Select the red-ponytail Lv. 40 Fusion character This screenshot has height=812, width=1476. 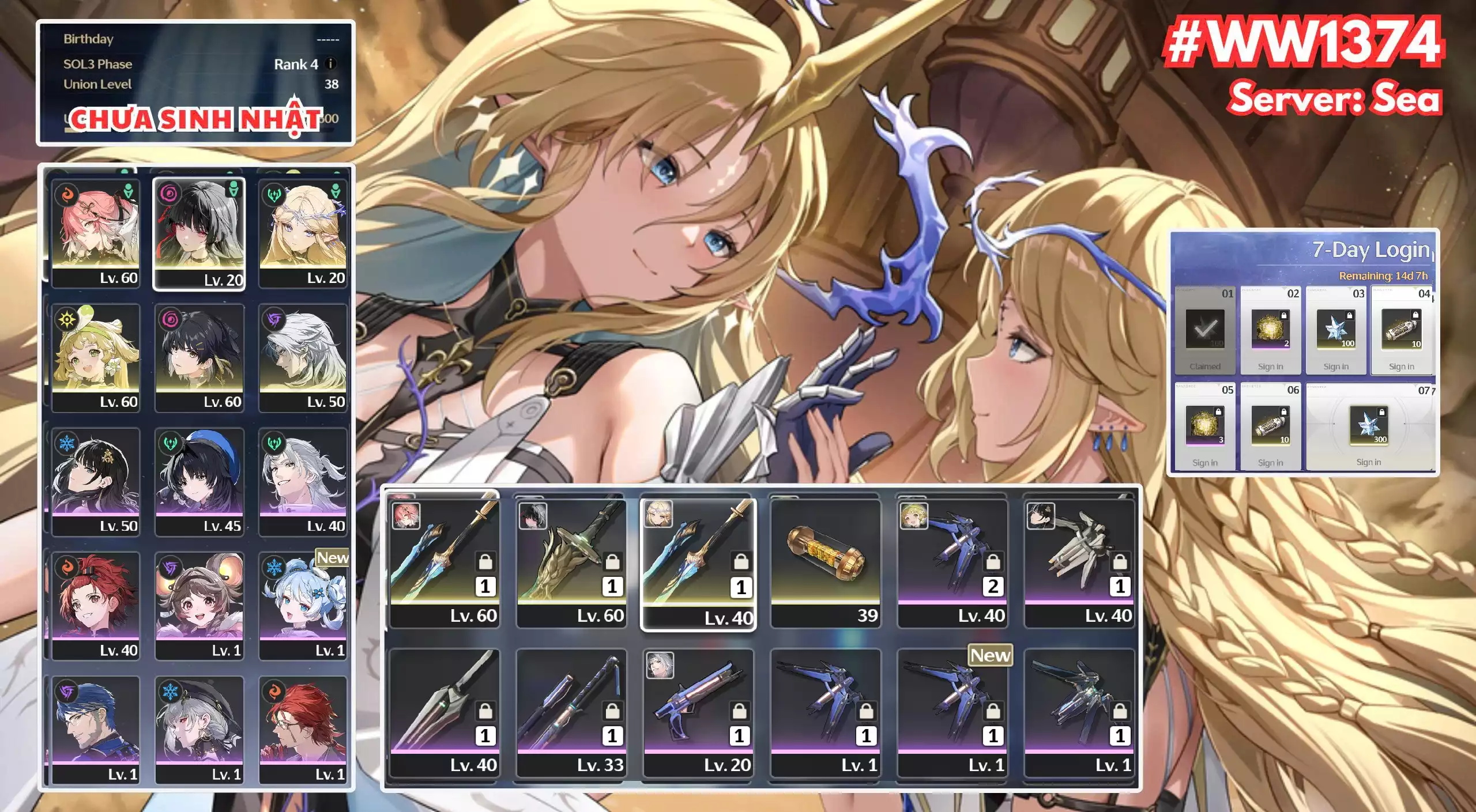click(96, 606)
